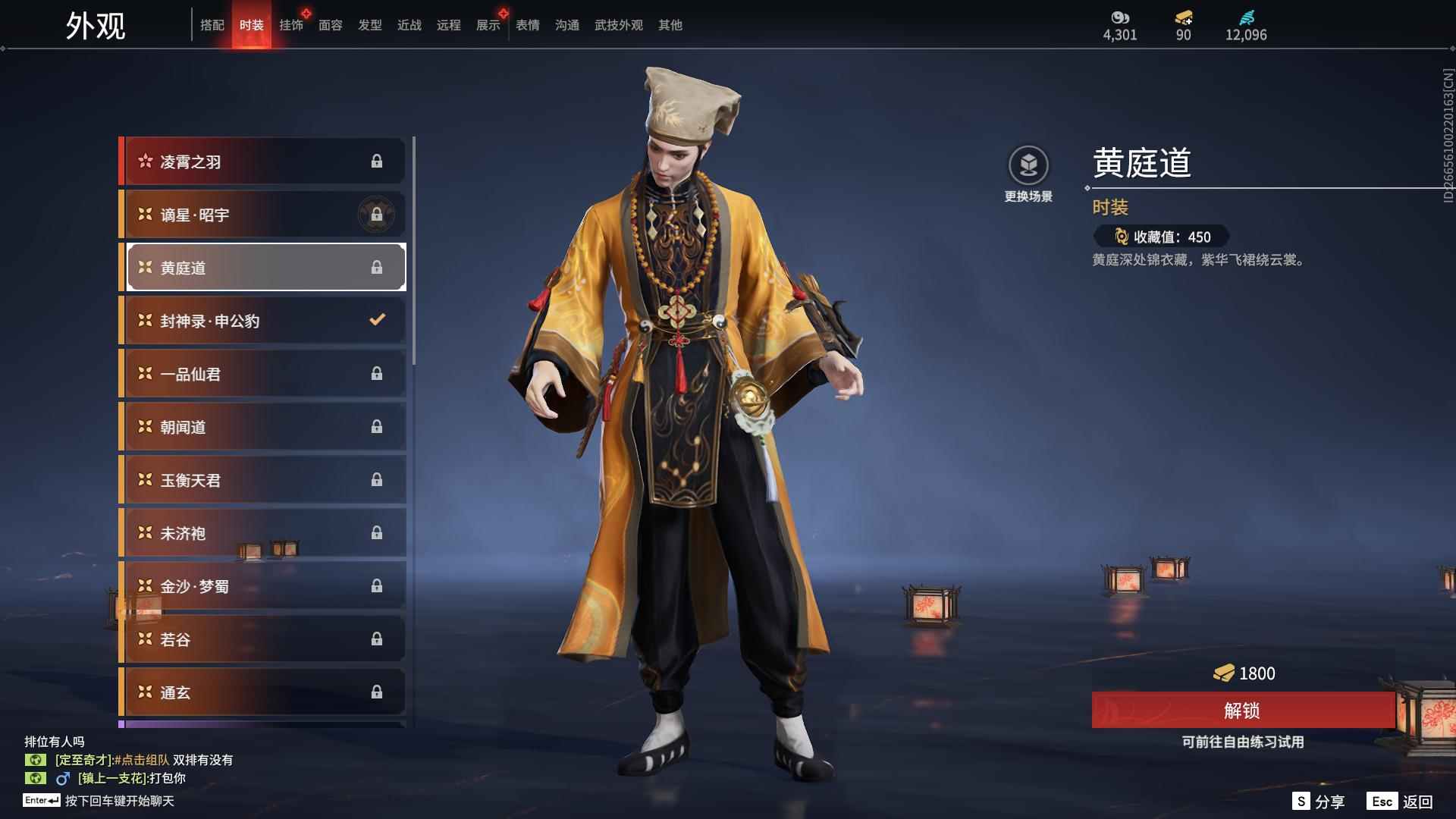Select the equipped checkmark on 封神录·申公豹

click(x=377, y=321)
